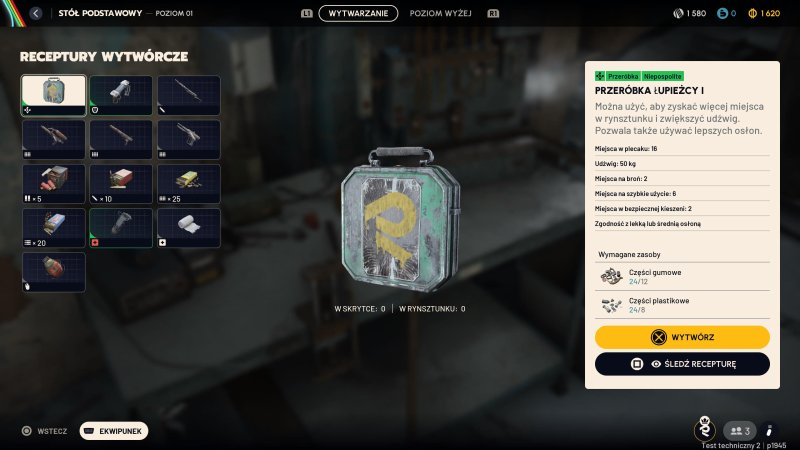This screenshot has width=800, height=450.
Task: Select the red shotgun shells ×5 recipe
Action: coord(53,184)
